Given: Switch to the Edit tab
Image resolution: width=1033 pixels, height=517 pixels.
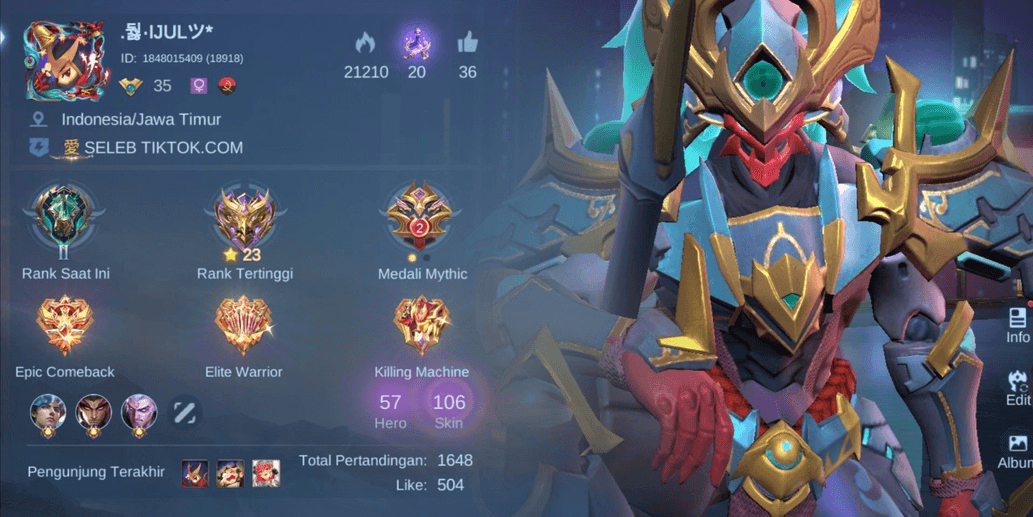Looking at the screenshot, I should 1017,387.
